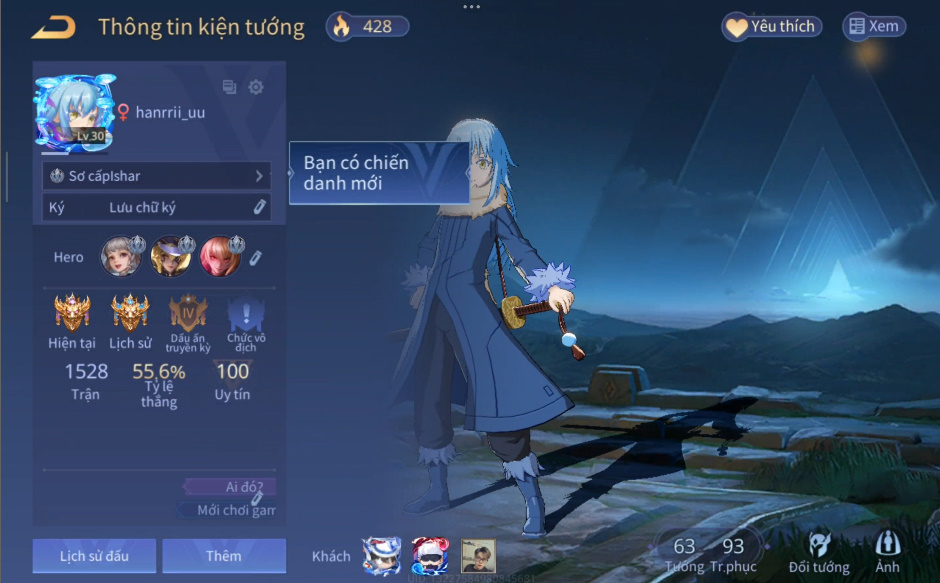Select the pink-haired hero portrait

coord(219,257)
